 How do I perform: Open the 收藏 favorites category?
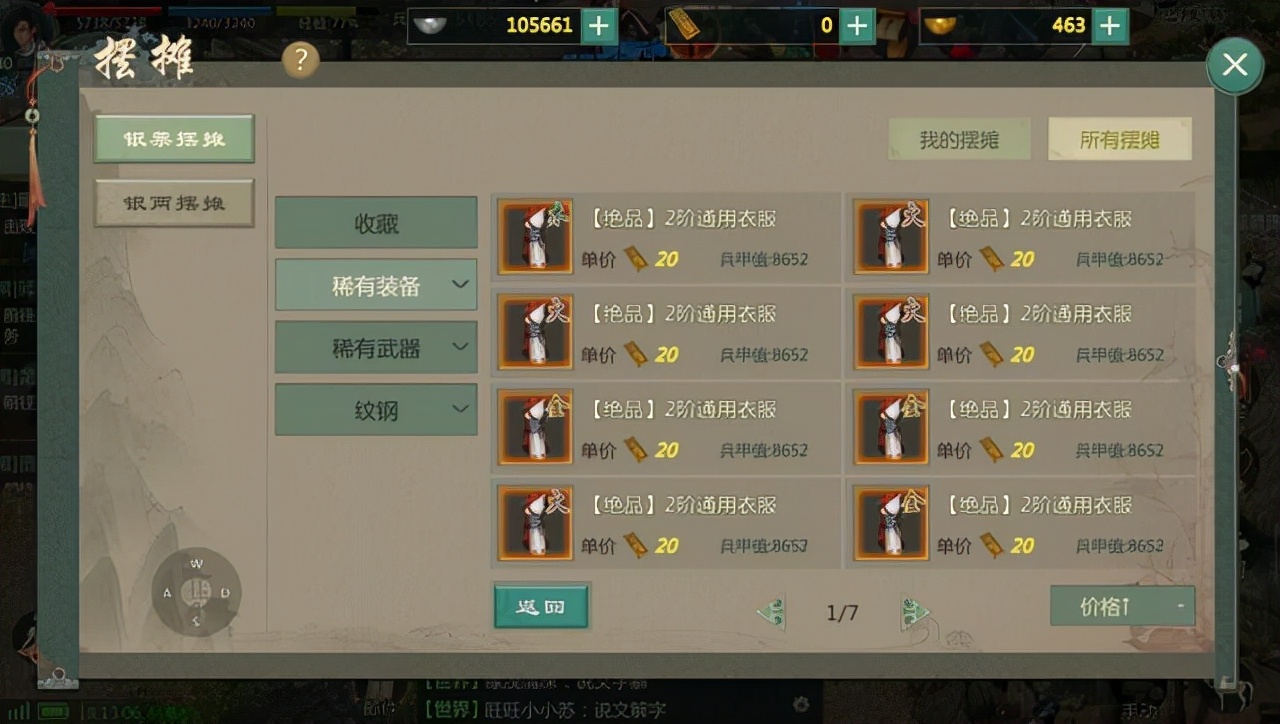pos(376,222)
